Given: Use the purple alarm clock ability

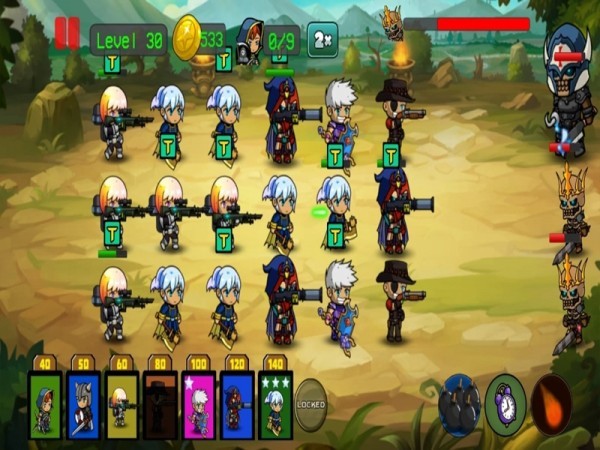Looking at the screenshot, I should tap(506, 404).
